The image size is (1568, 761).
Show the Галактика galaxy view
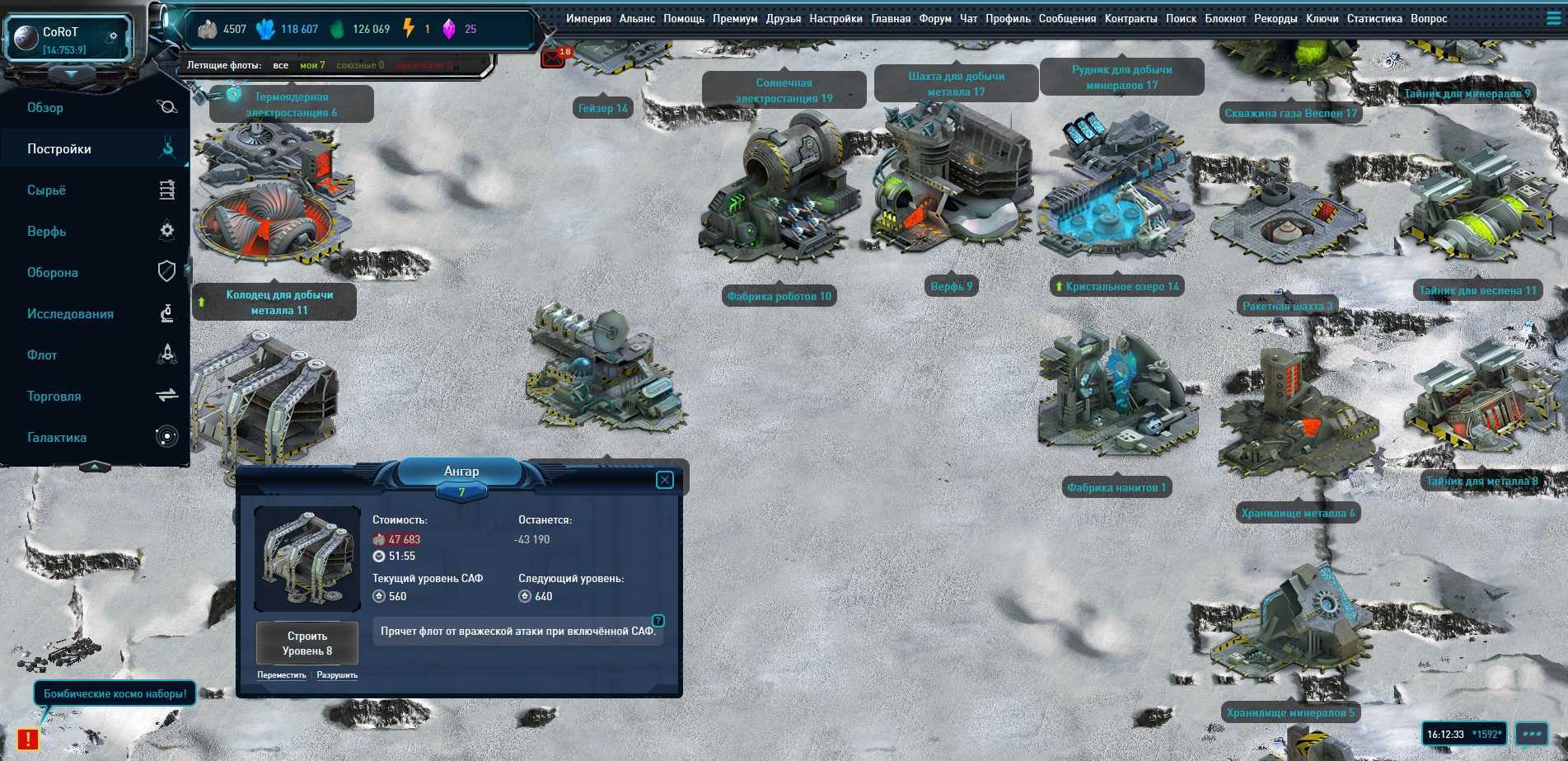tap(57, 438)
